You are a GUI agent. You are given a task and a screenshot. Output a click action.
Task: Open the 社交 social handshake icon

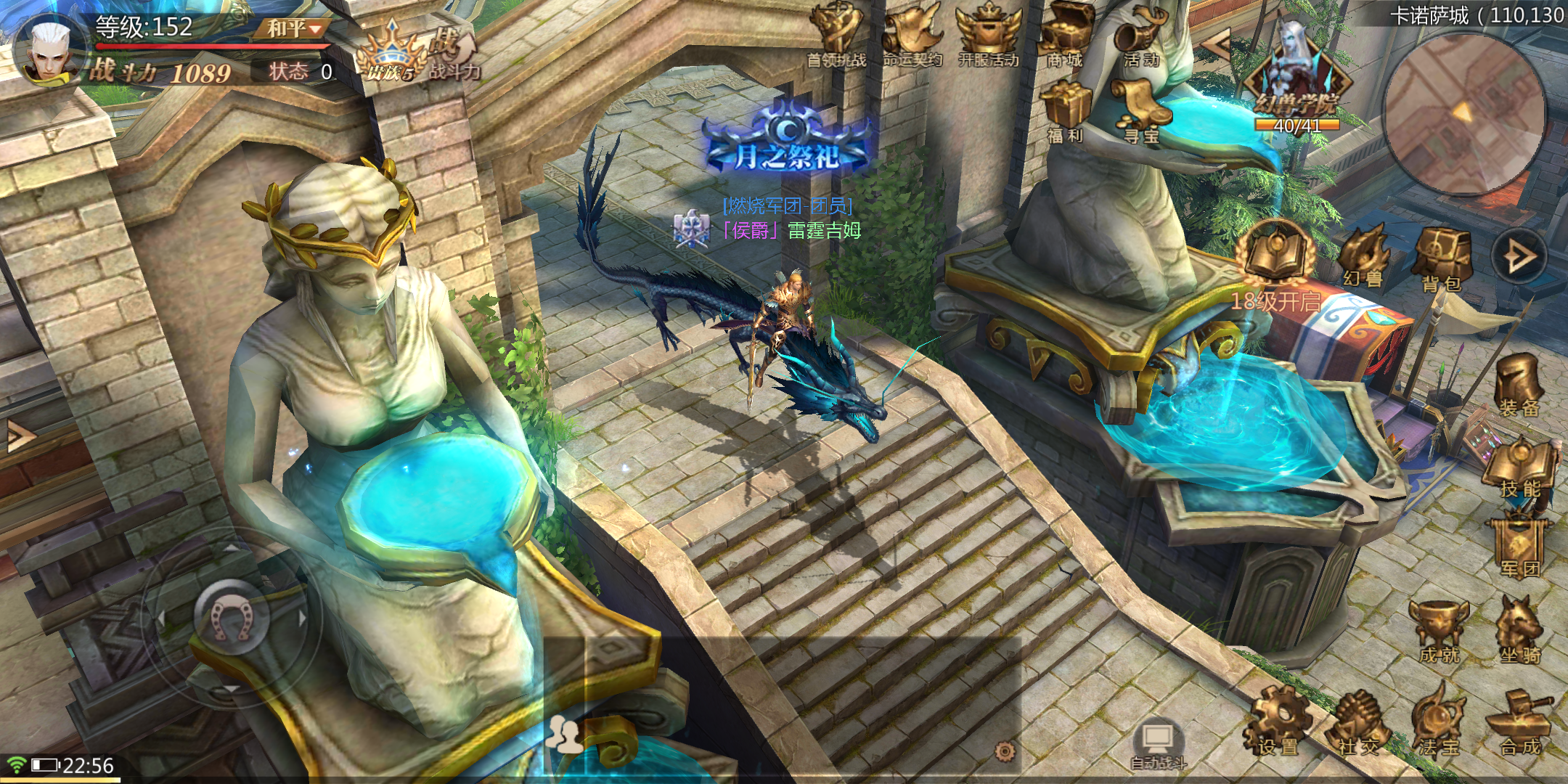[x=1359, y=722]
